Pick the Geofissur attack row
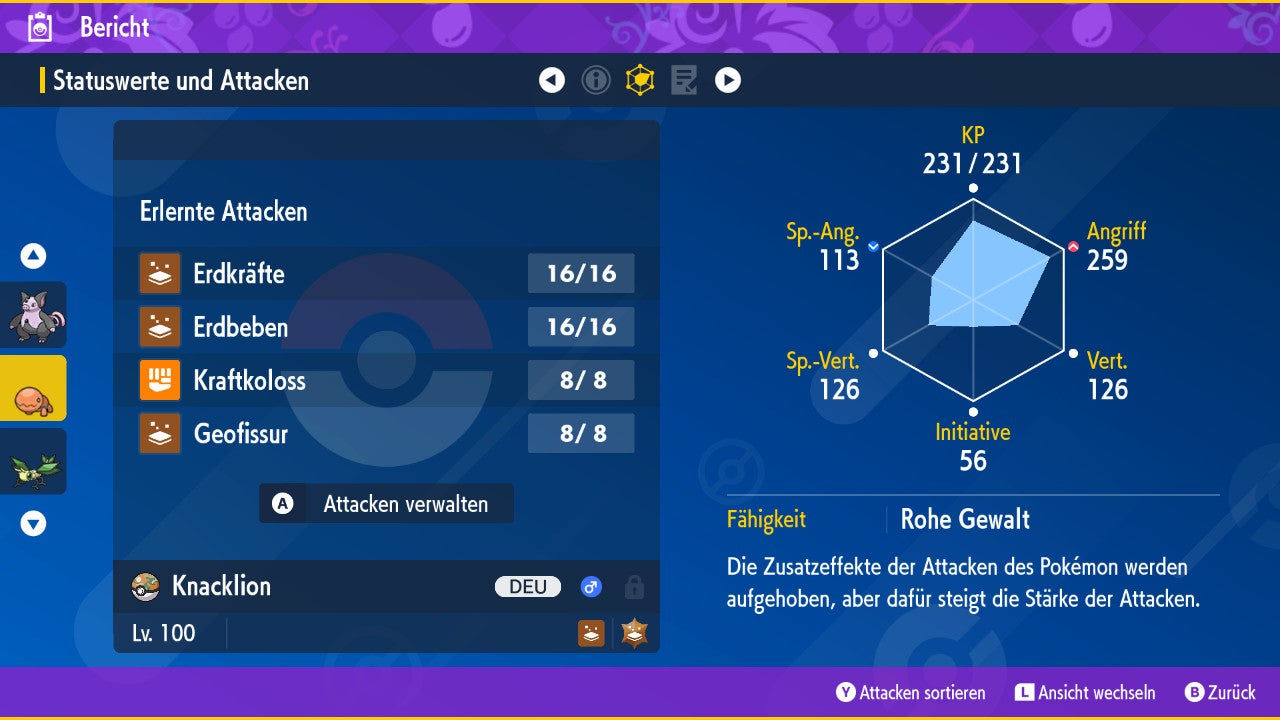 click(x=386, y=433)
